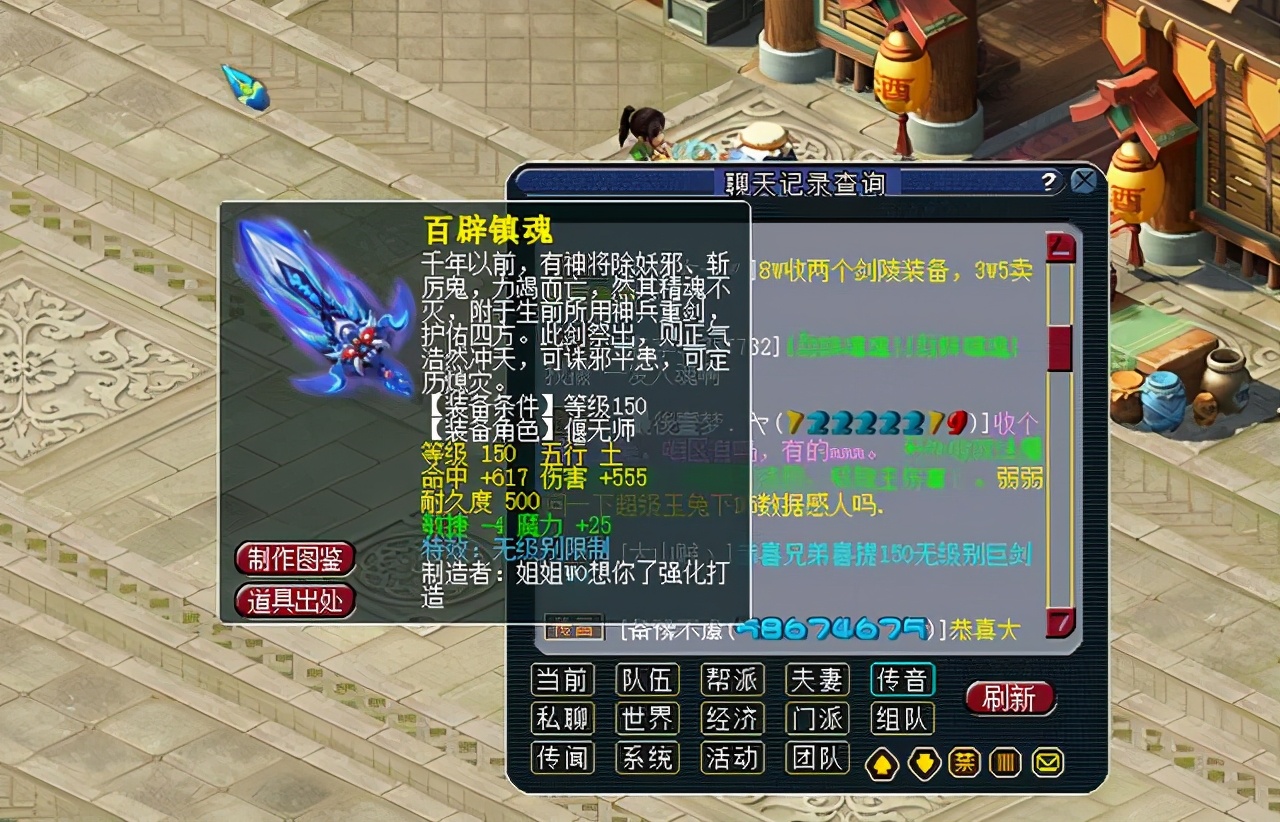This screenshot has width=1280, height=822.
Task: Click the help question mark icon
Action: point(1046,182)
